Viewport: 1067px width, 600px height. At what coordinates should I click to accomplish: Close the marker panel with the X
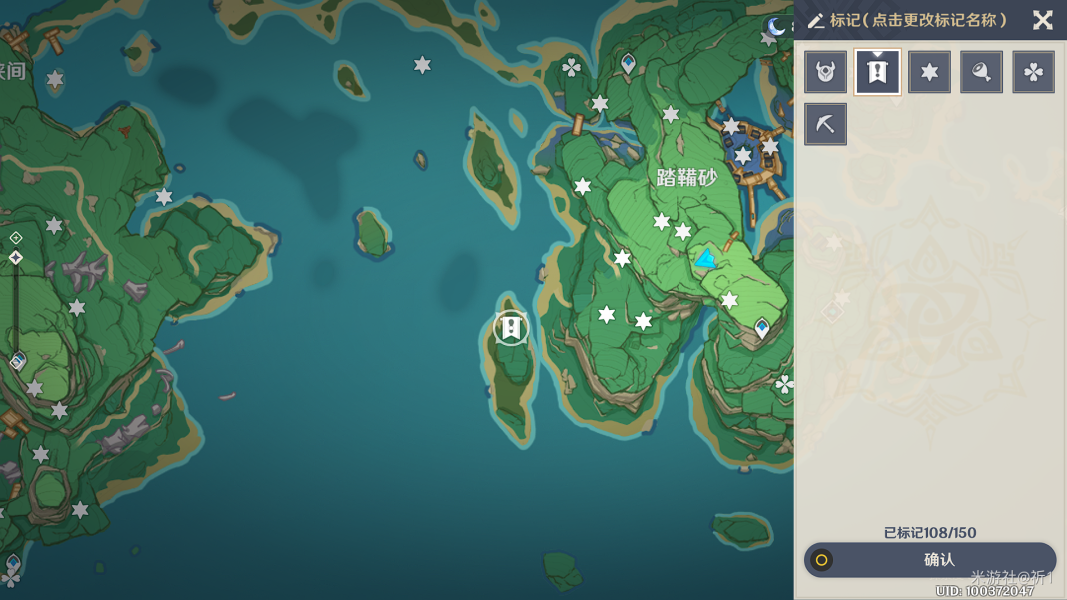tap(1042, 20)
